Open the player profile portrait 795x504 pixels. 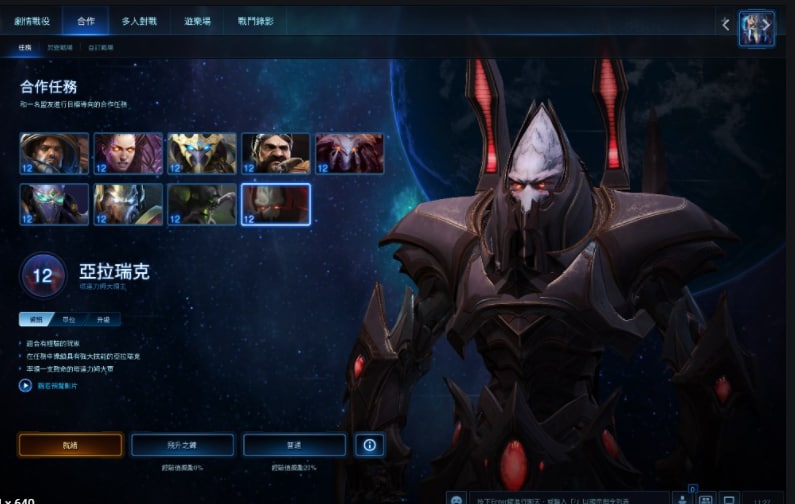pos(757,29)
